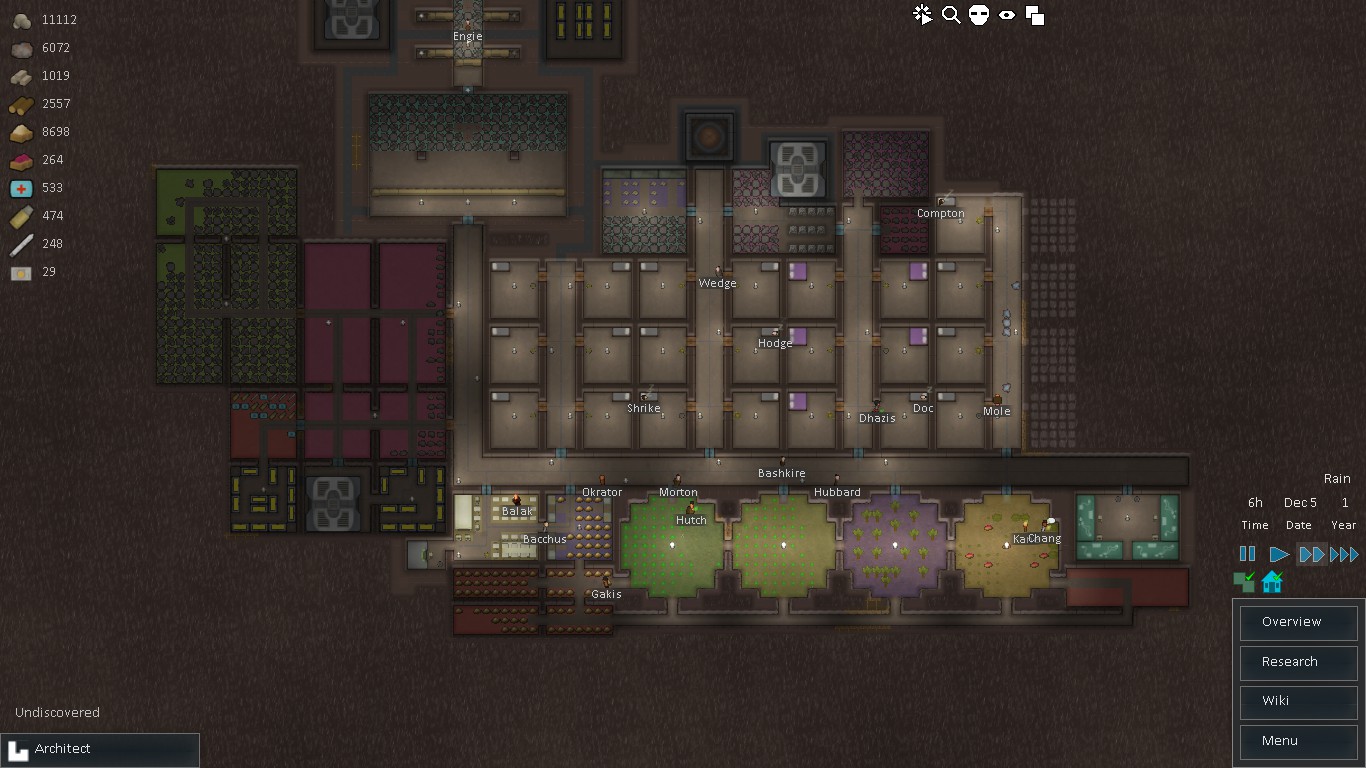Viewport: 1366px width, 768px height.
Task: Click the mask face icon in top toolbar
Action: [978, 15]
